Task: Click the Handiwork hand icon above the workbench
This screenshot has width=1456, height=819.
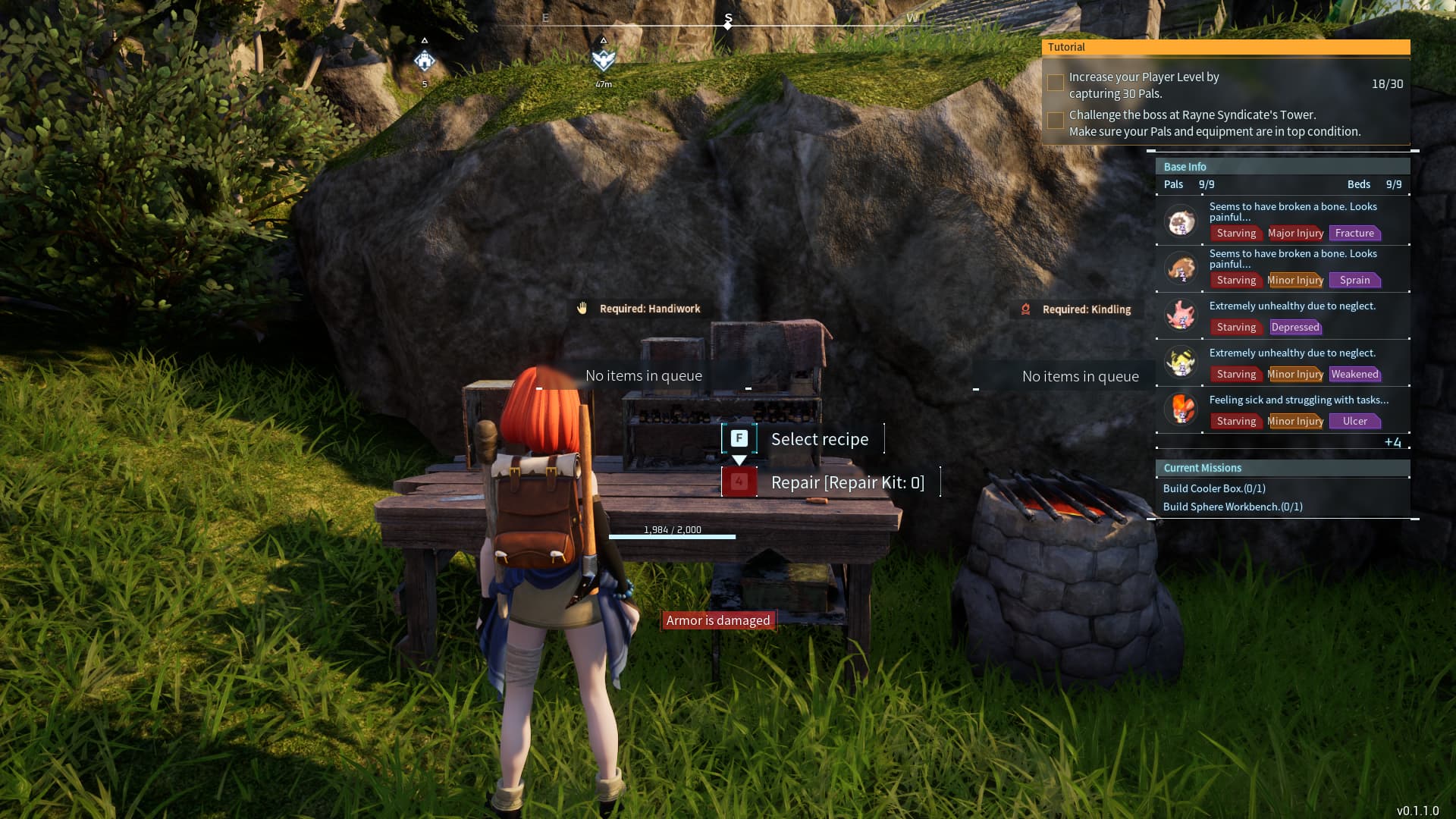Action: [x=581, y=309]
